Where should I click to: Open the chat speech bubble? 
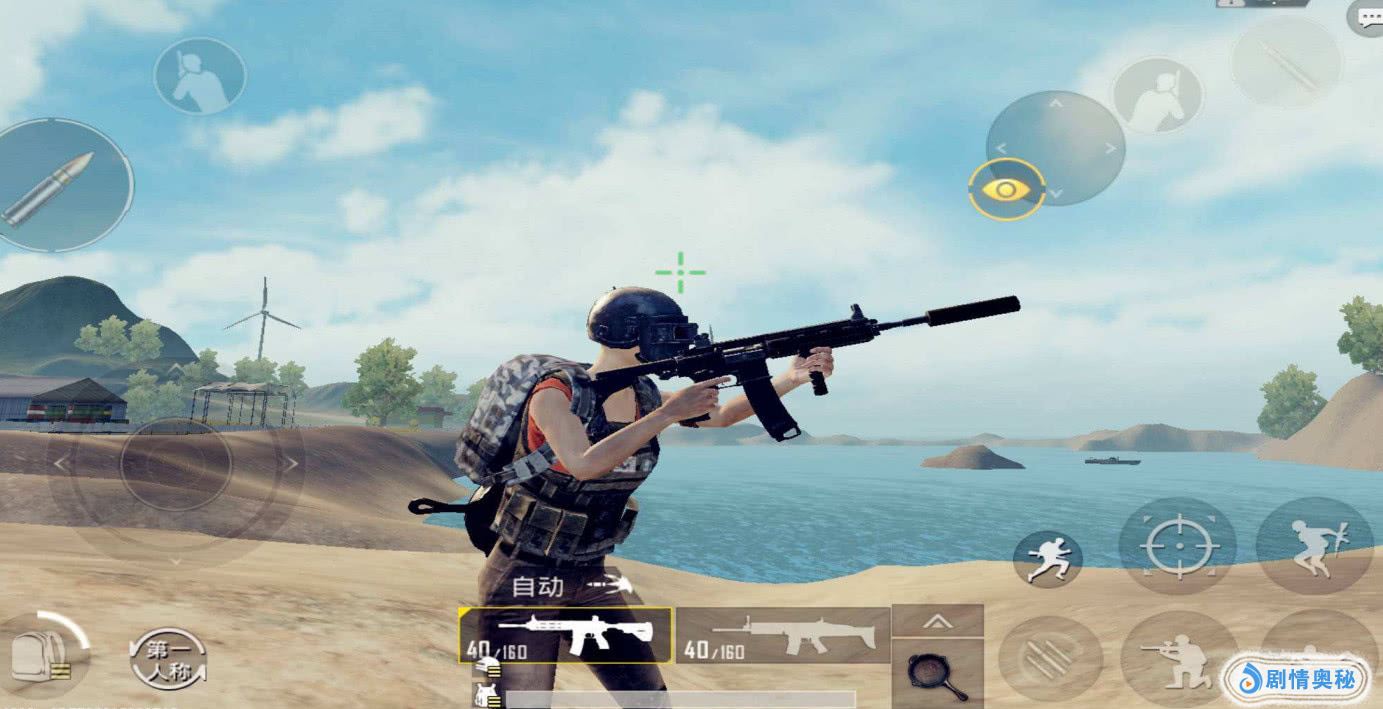1366,17
